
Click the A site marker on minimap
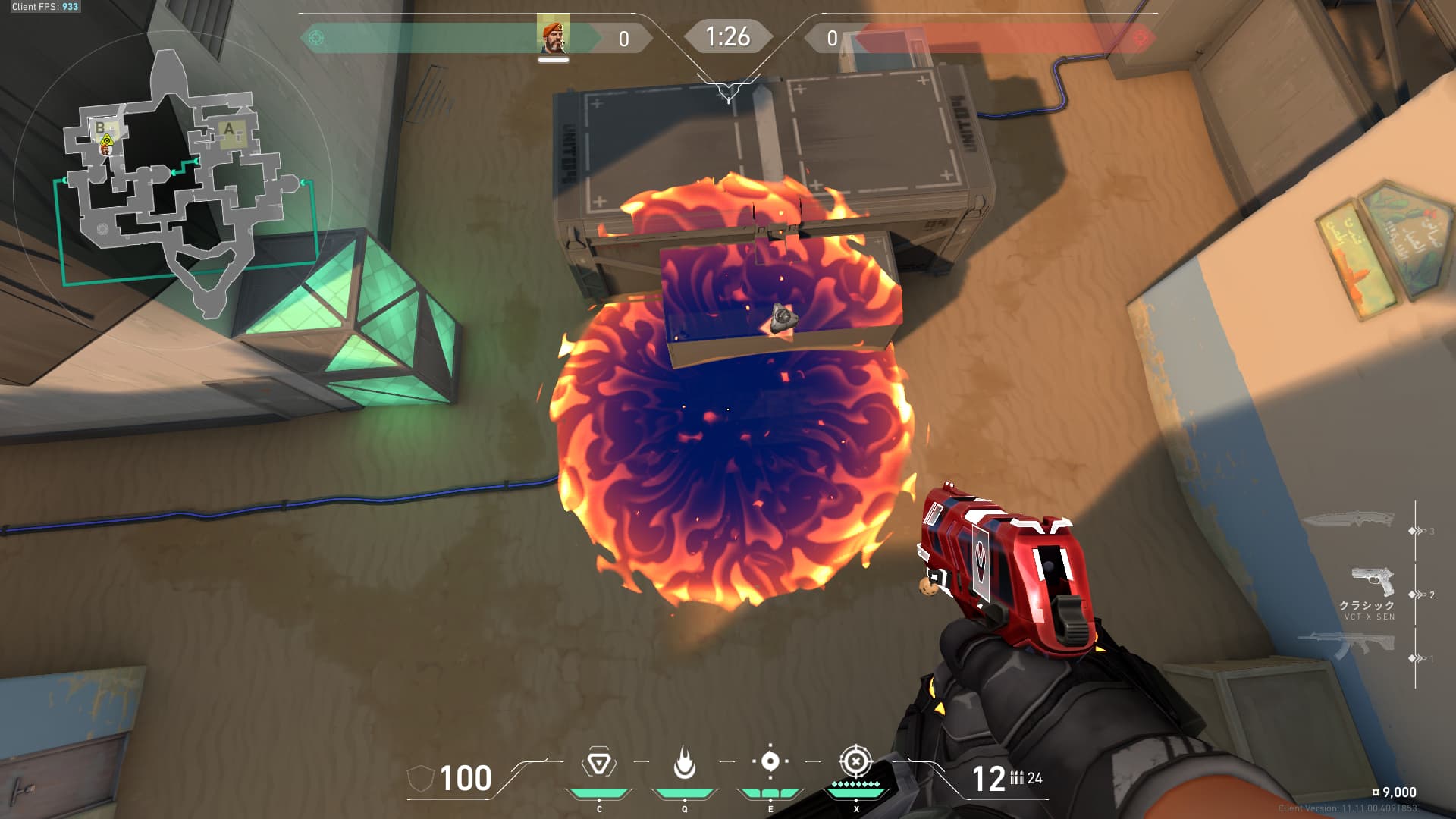(x=228, y=130)
